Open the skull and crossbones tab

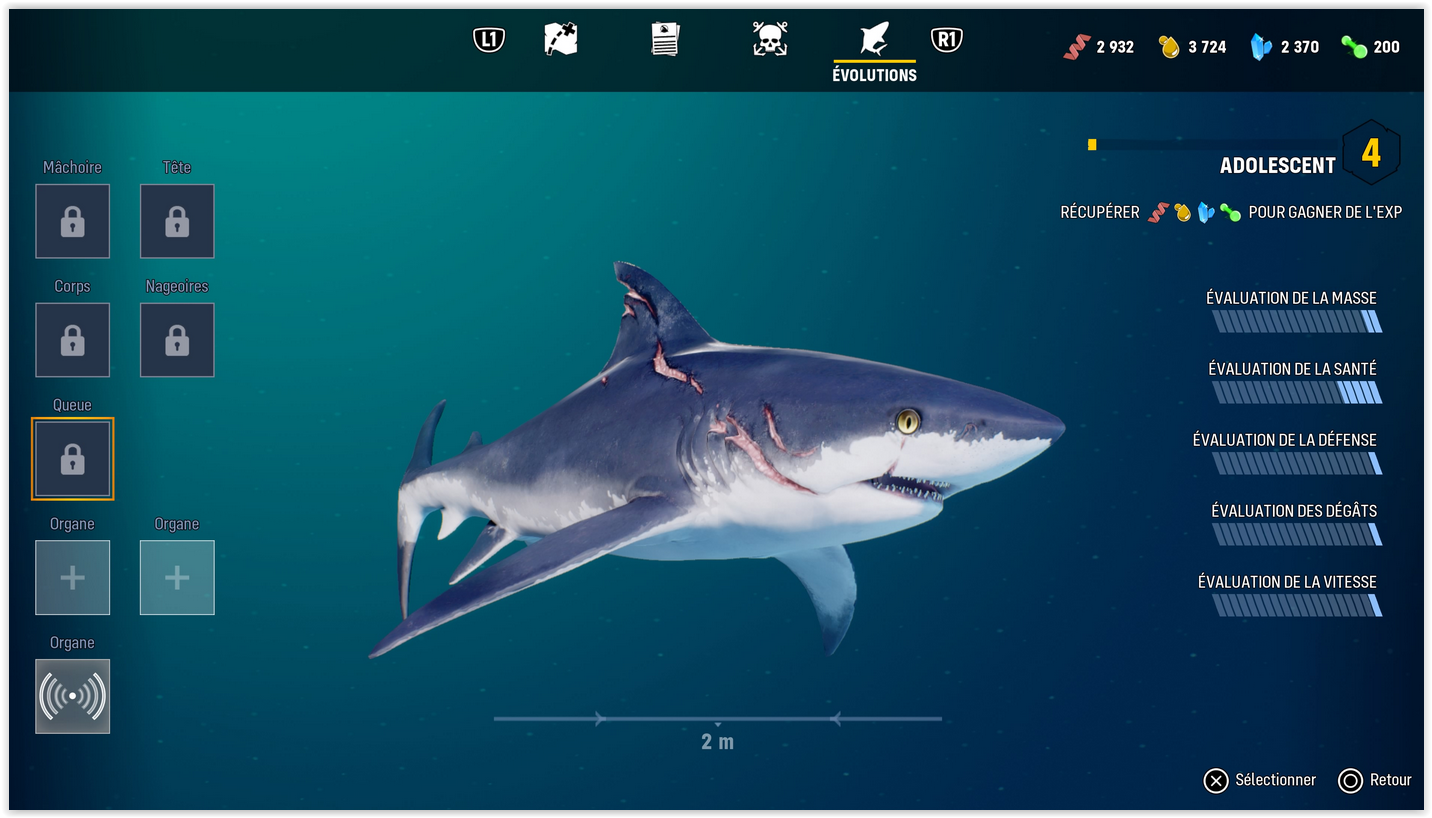point(769,40)
